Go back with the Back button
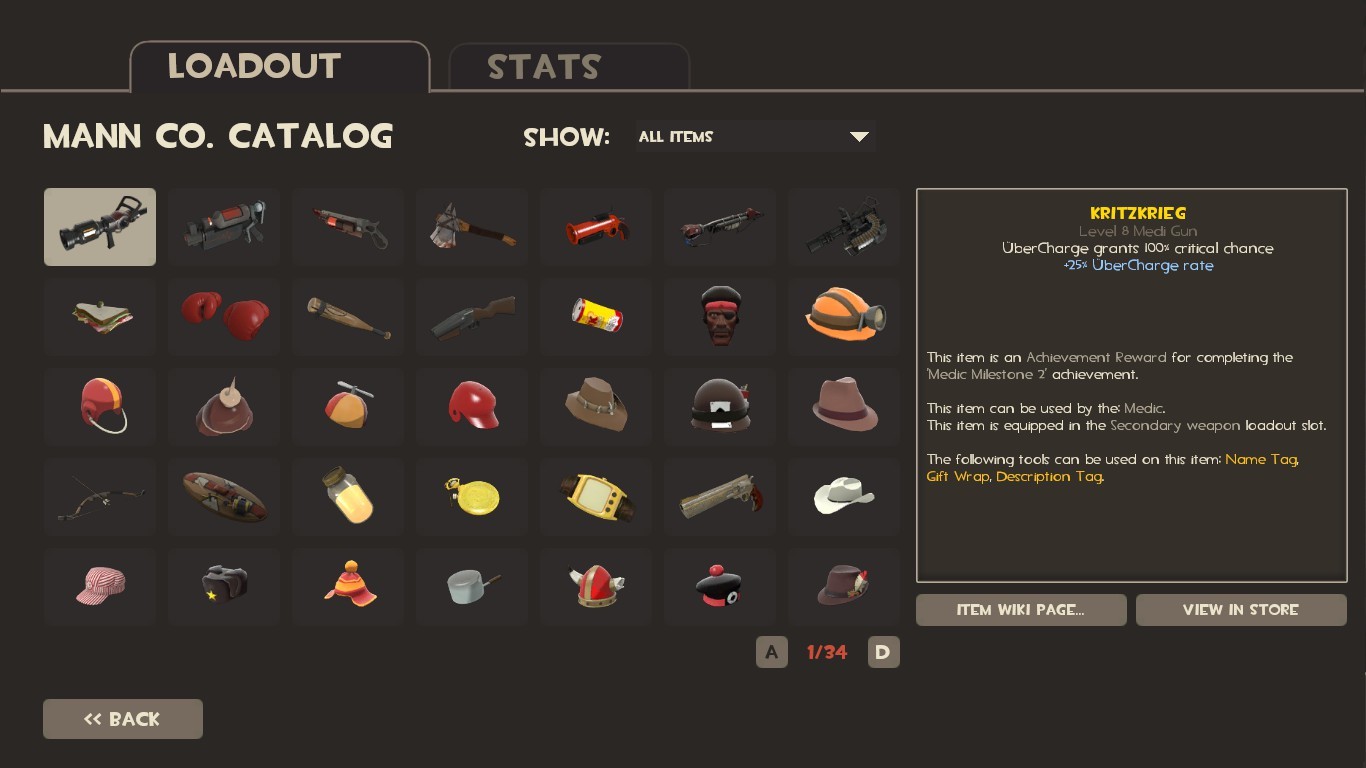Image resolution: width=1366 pixels, height=768 pixels. (123, 719)
